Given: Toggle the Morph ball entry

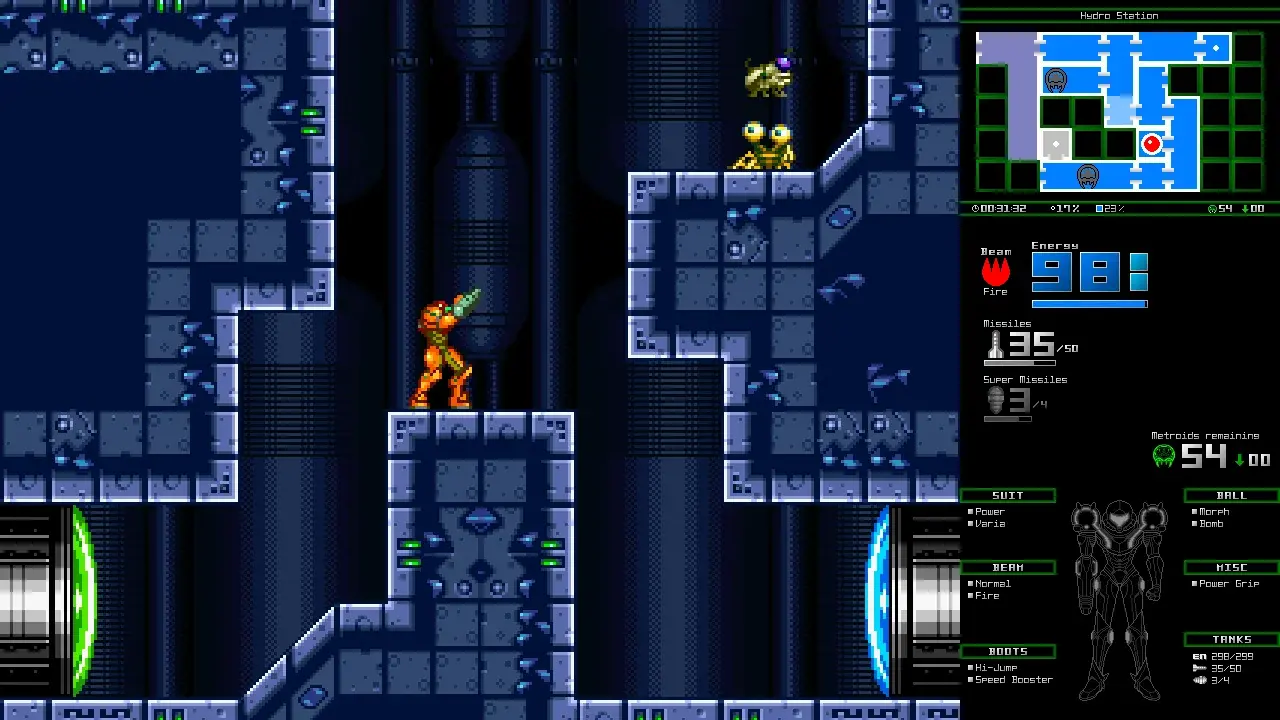Looking at the screenshot, I should coord(1213,512).
